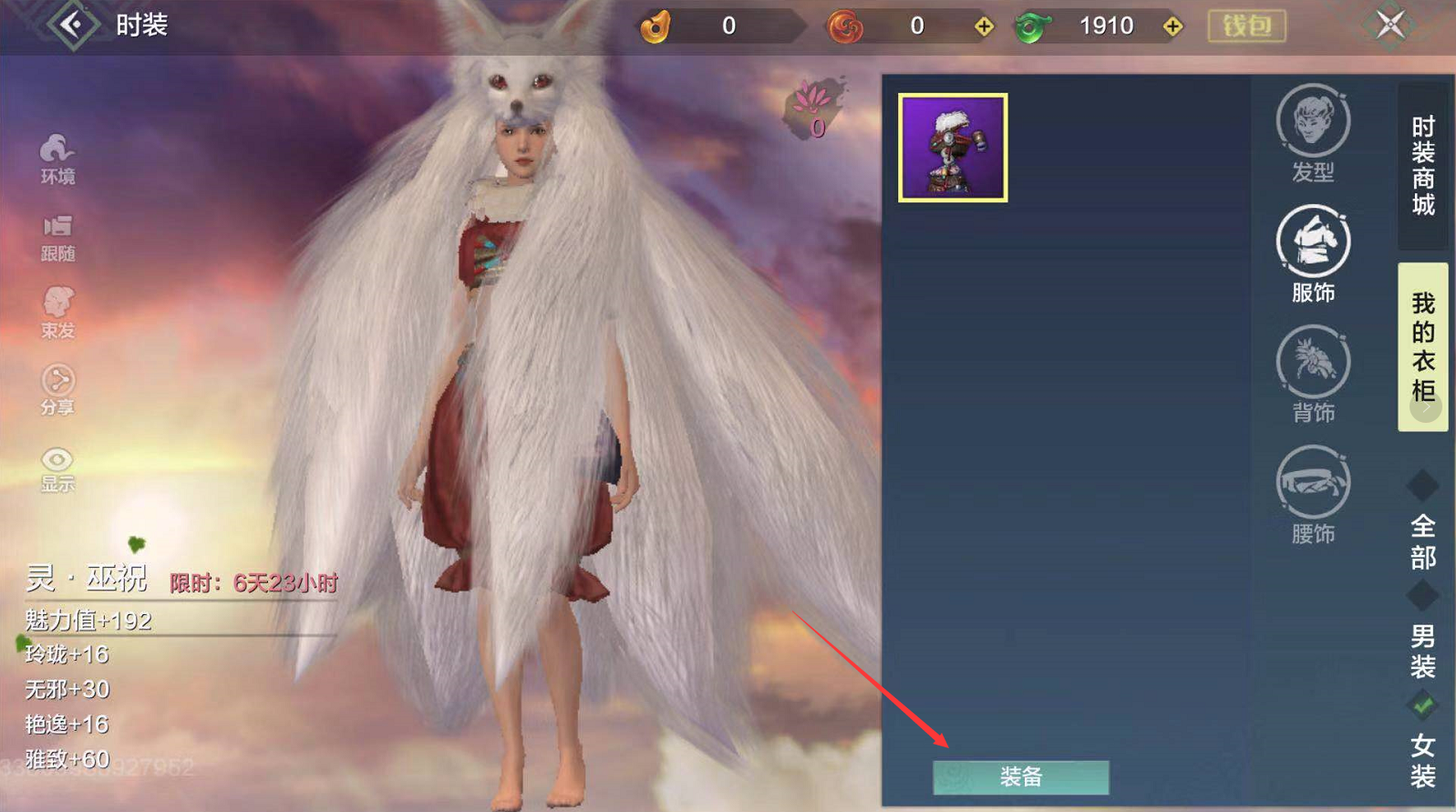Screen dimensions: 1456x812
Task: Open the 环境 environment option
Action: 57,159
